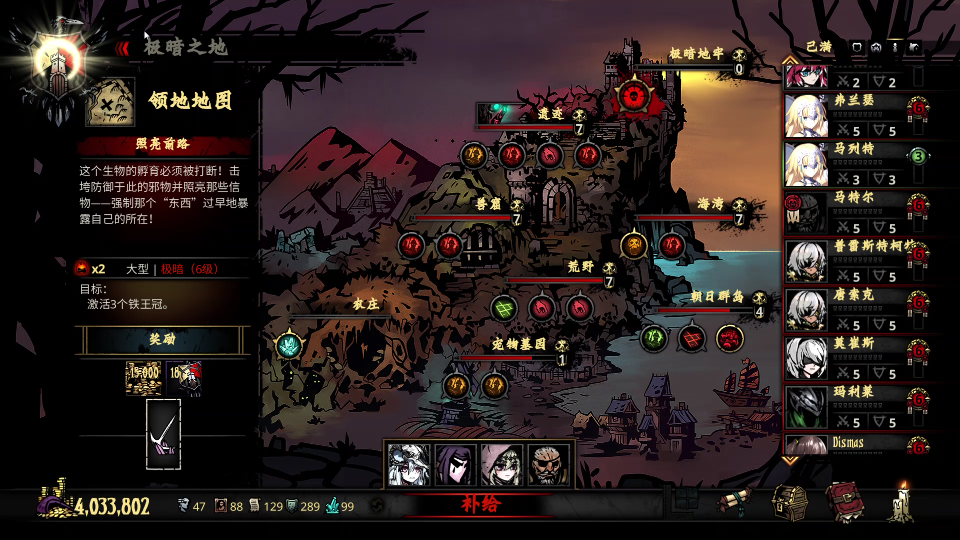Select hero 莫崔斯 in the roster

click(805, 357)
